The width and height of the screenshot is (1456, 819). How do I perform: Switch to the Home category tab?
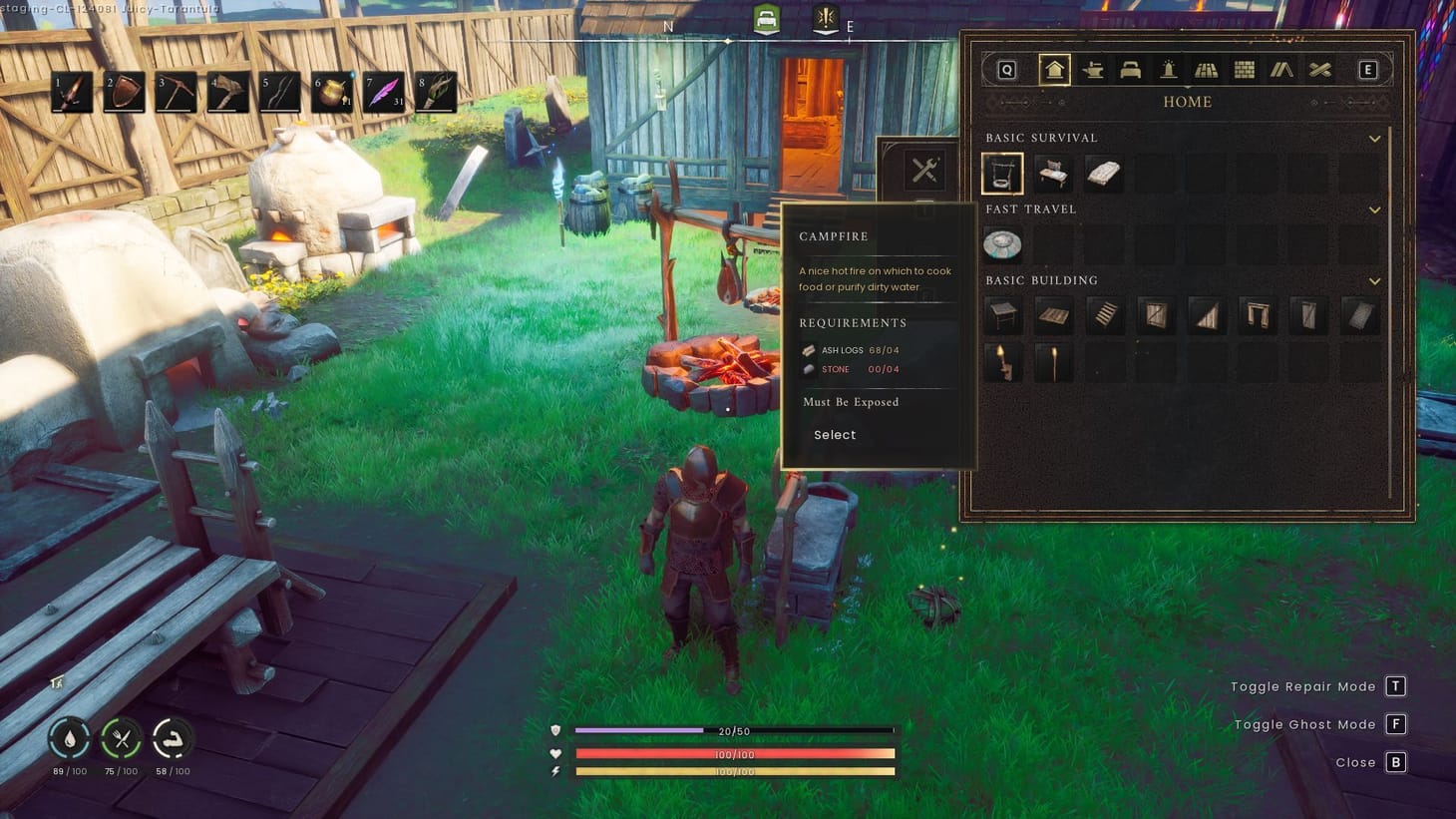point(1054,69)
